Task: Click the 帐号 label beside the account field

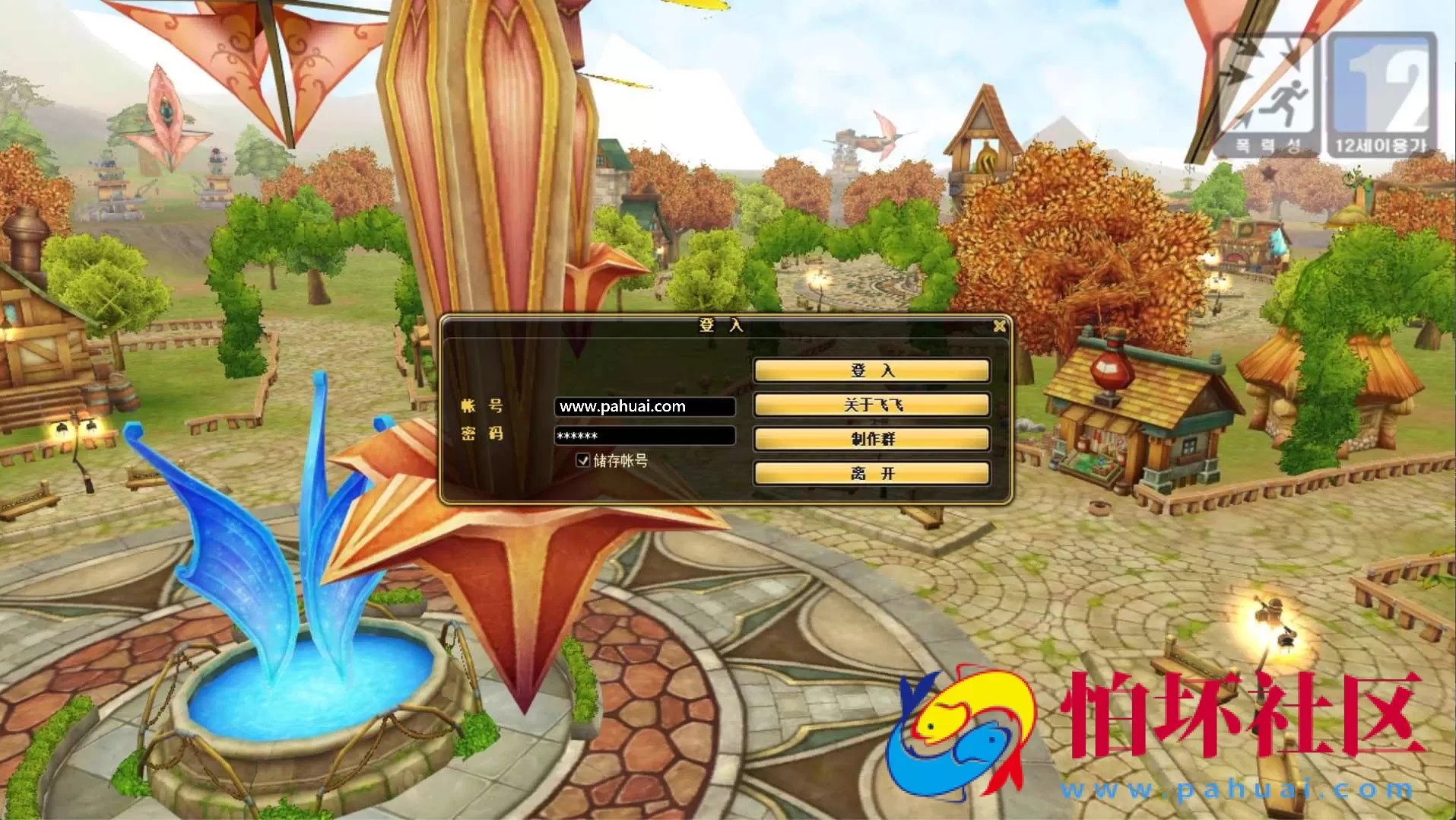Action: [x=484, y=405]
